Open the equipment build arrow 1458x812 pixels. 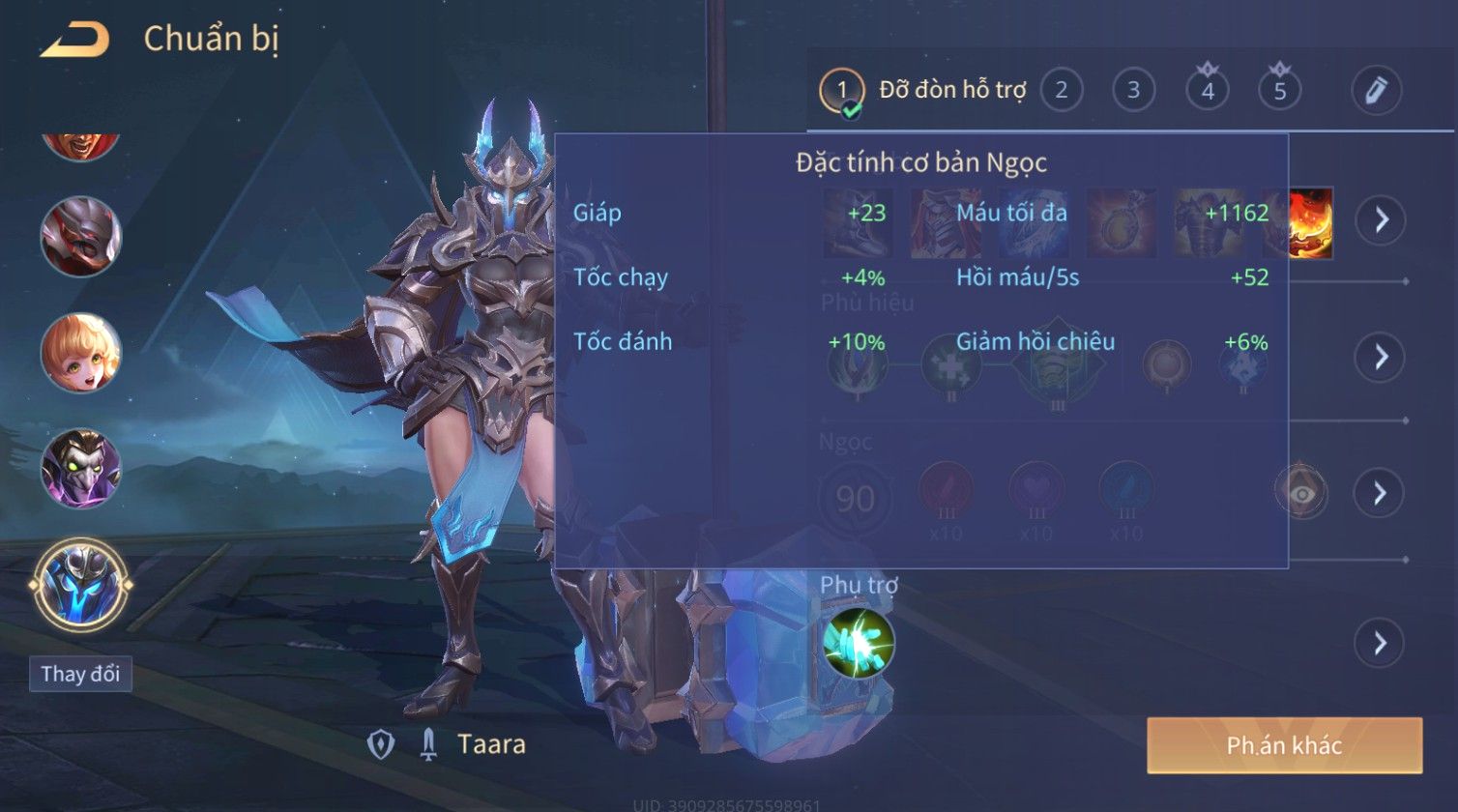click(1380, 220)
